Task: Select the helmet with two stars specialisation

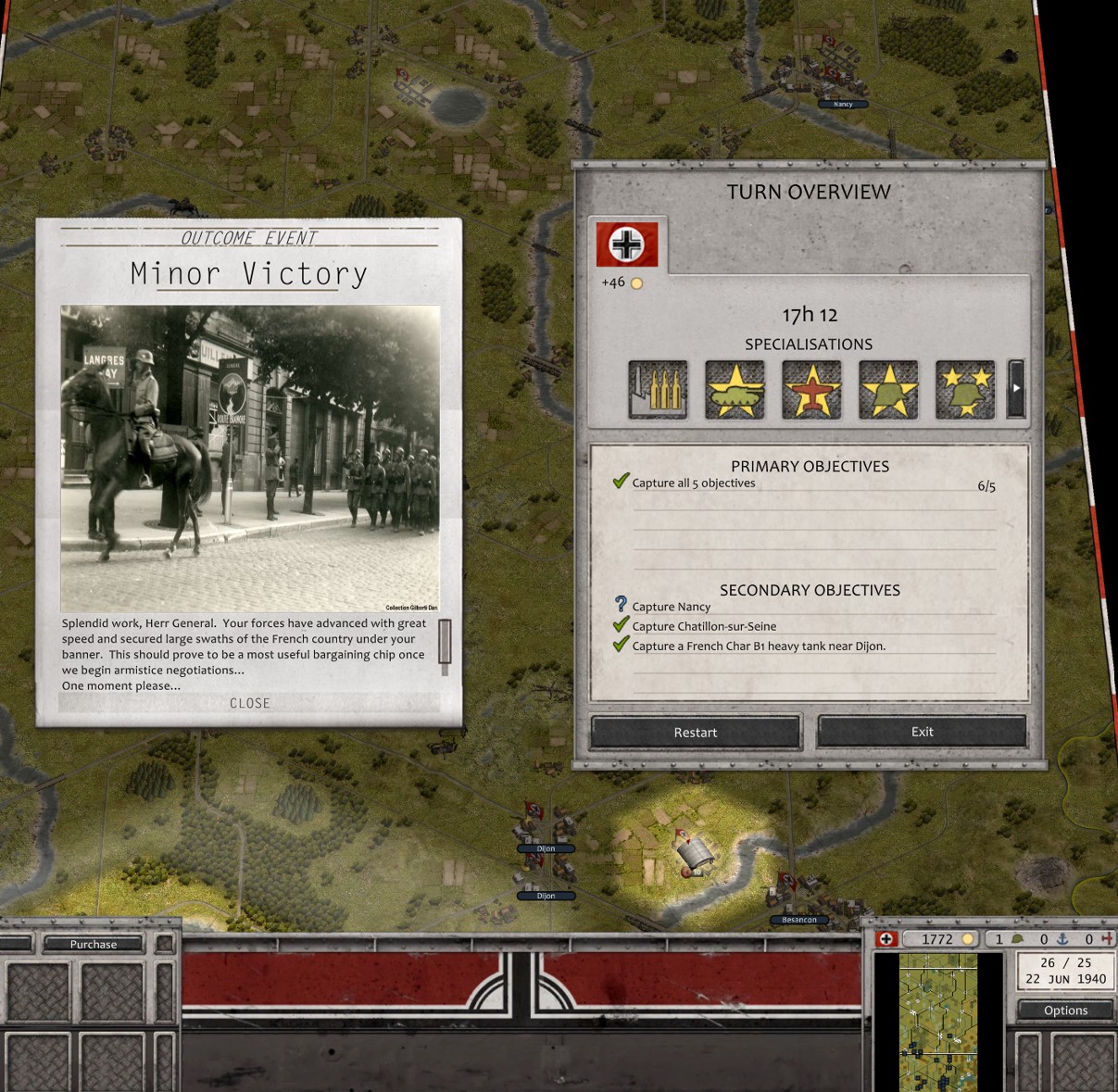Action: (x=965, y=389)
